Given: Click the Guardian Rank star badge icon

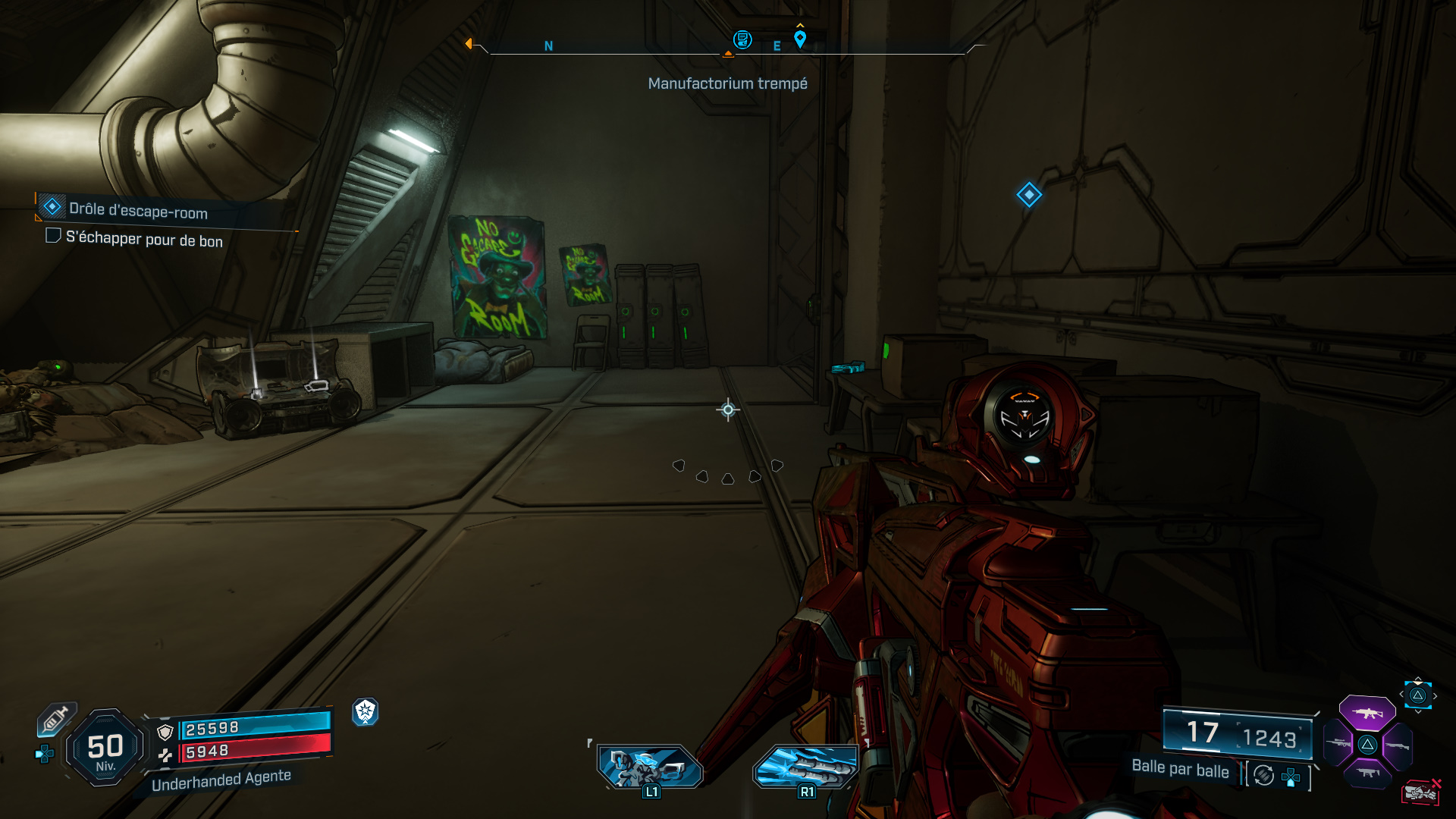Looking at the screenshot, I should tap(366, 712).
